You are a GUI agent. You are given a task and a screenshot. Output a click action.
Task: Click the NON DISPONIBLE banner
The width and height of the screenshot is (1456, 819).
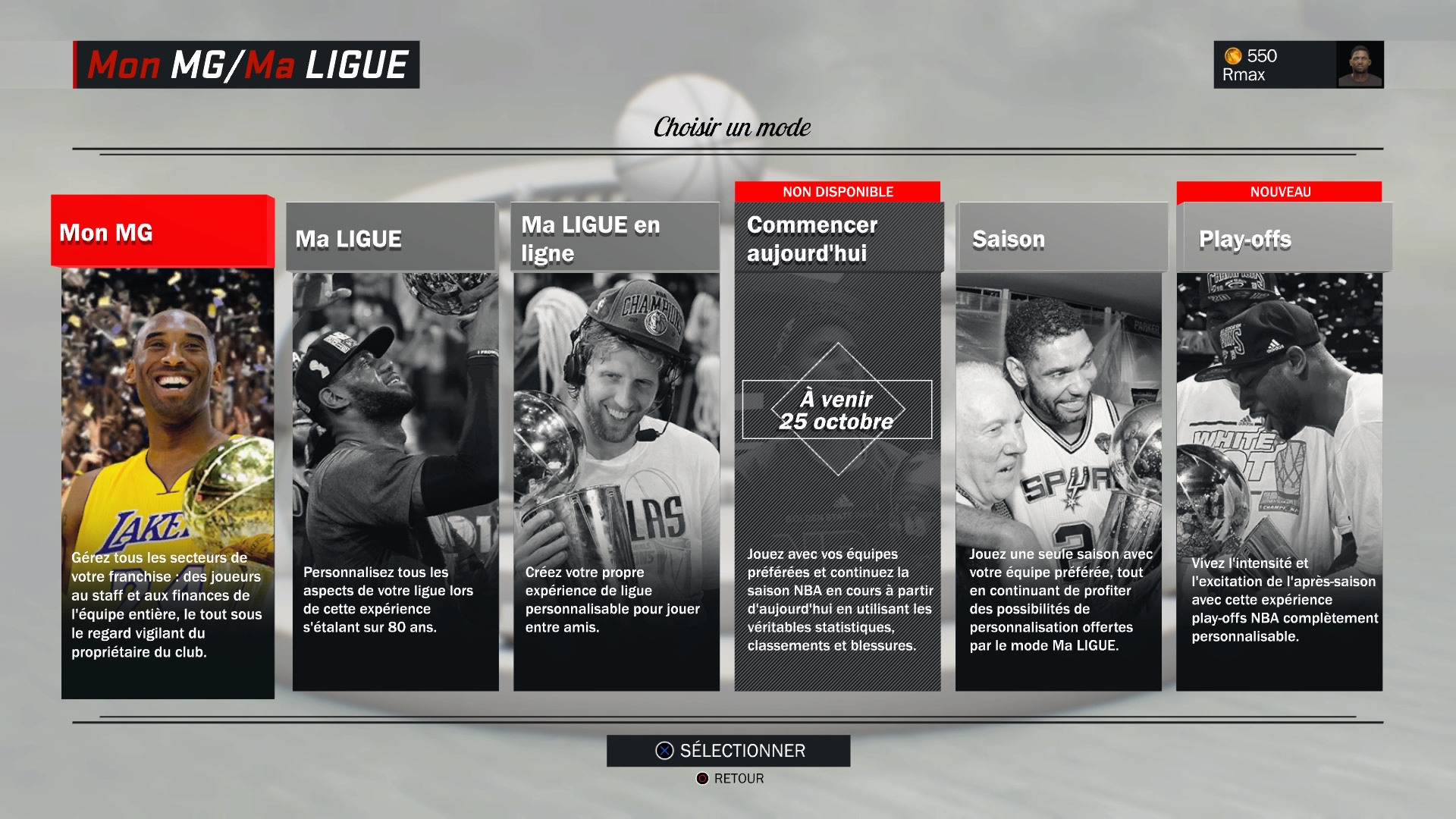[836, 191]
